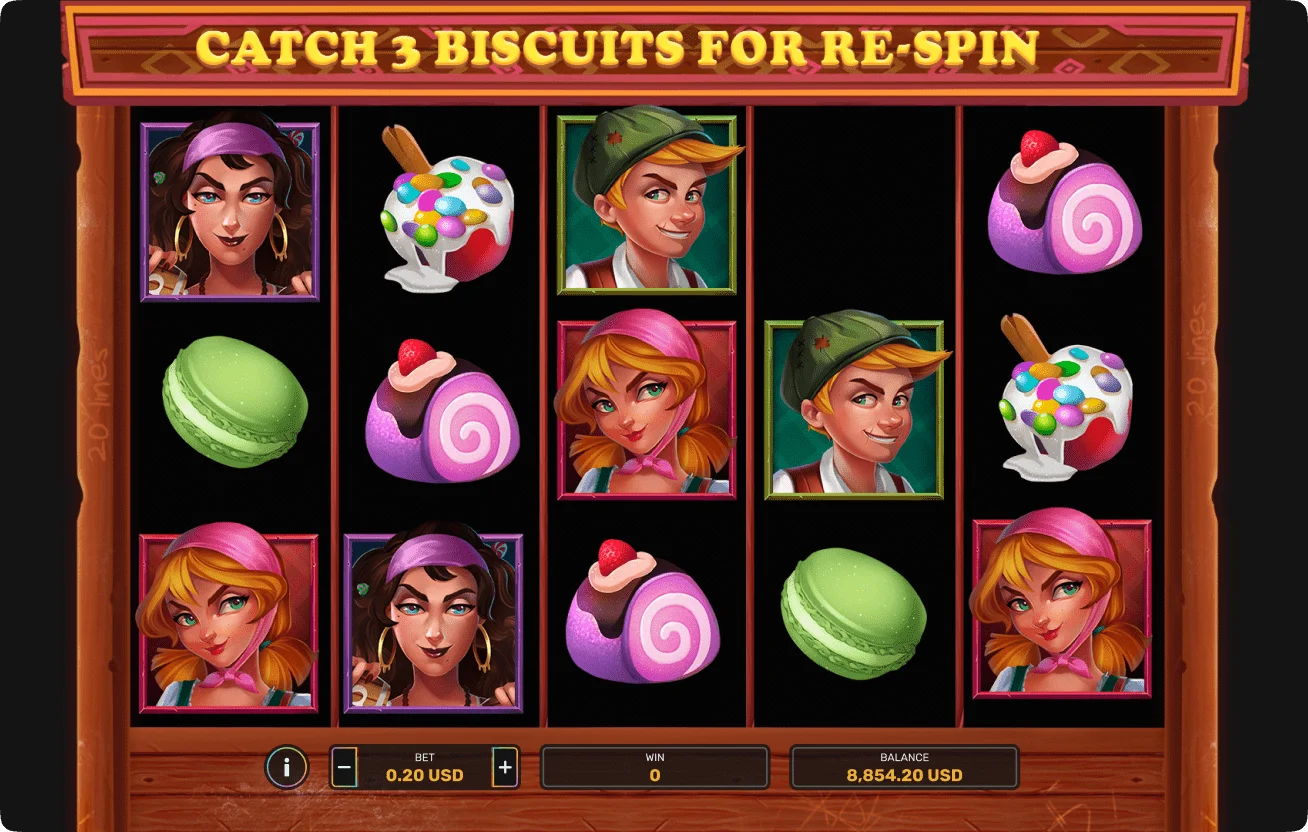The width and height of the screenshot is (1308, 832).
Task: Increase the bet with the plus button
Action: [505, 768]
